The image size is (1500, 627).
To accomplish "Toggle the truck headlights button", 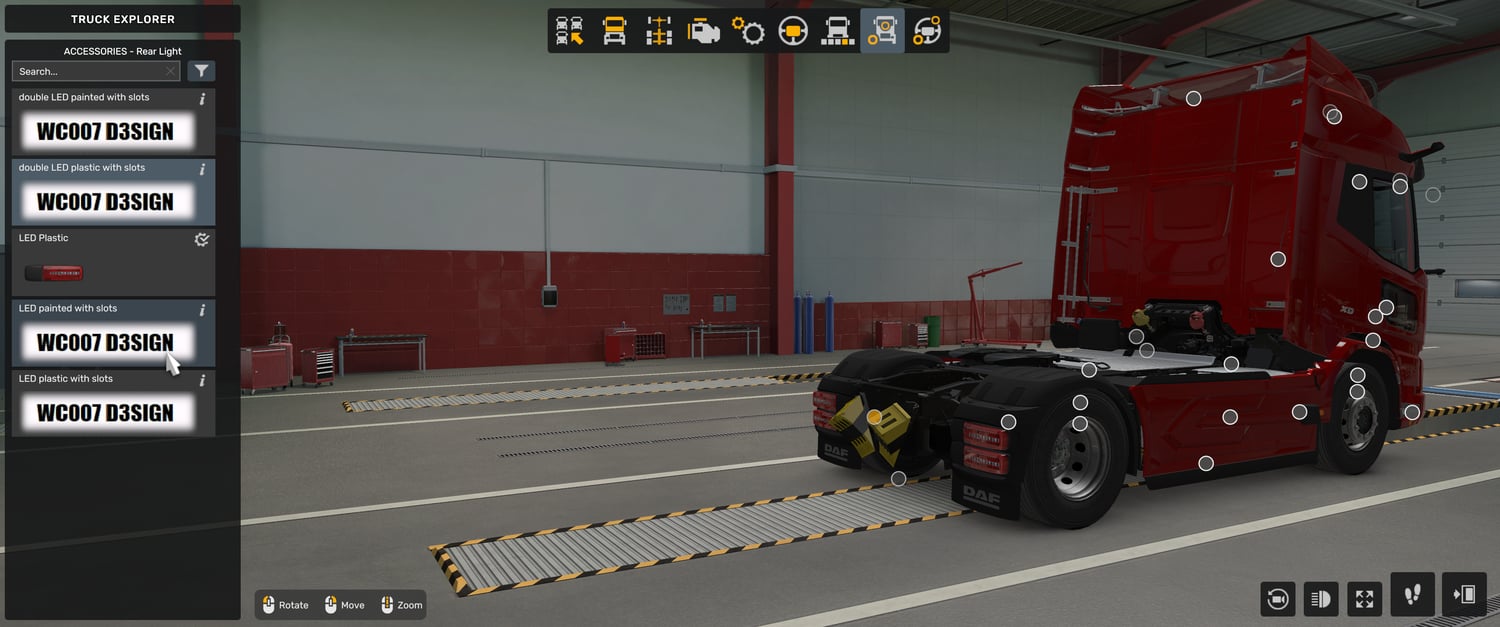I will pos(1321,599).
